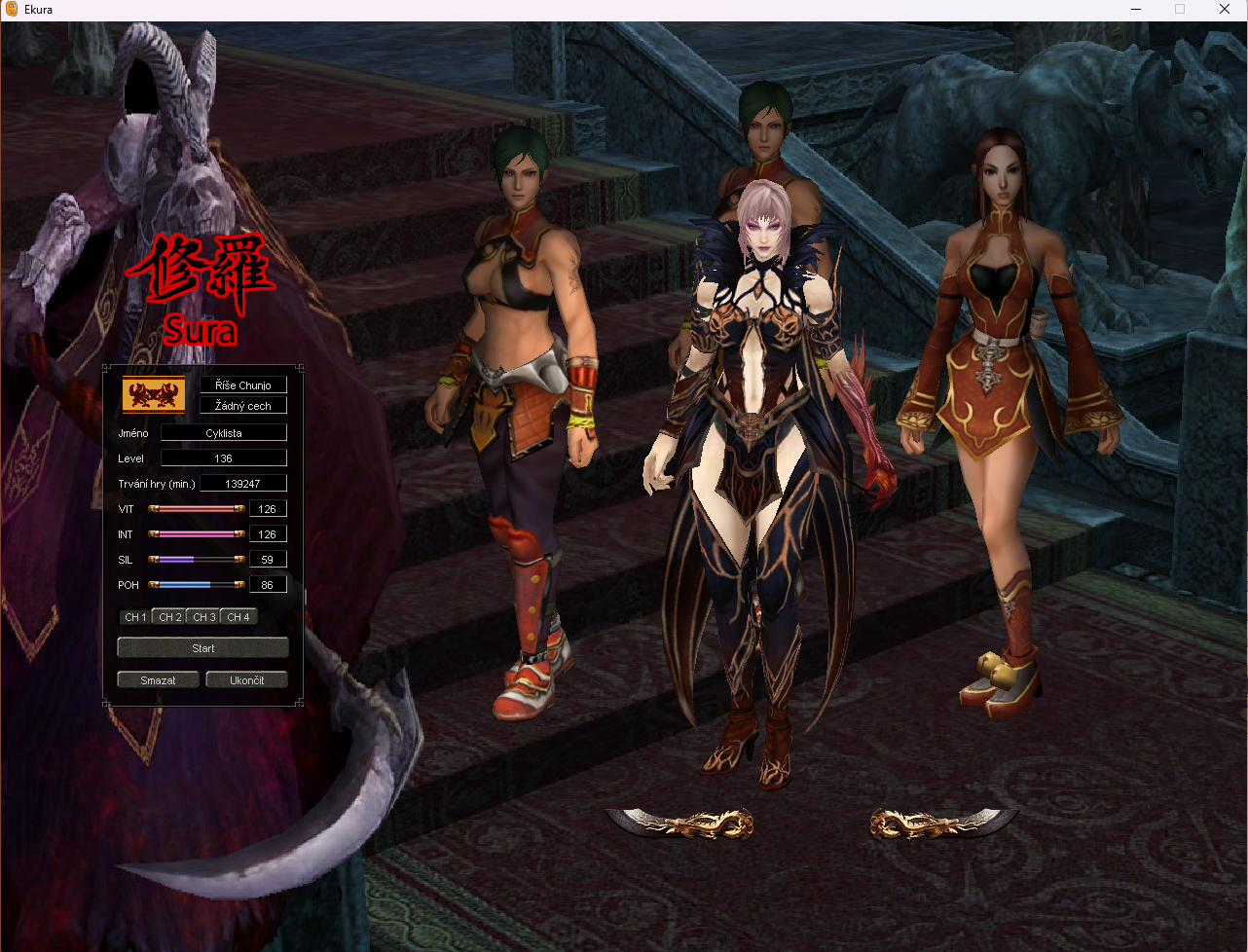Image resolution: width=1248 pixels, height=952 pixels.
Task: Click the Smazat delete character button
Action: (x=158, y=679)
